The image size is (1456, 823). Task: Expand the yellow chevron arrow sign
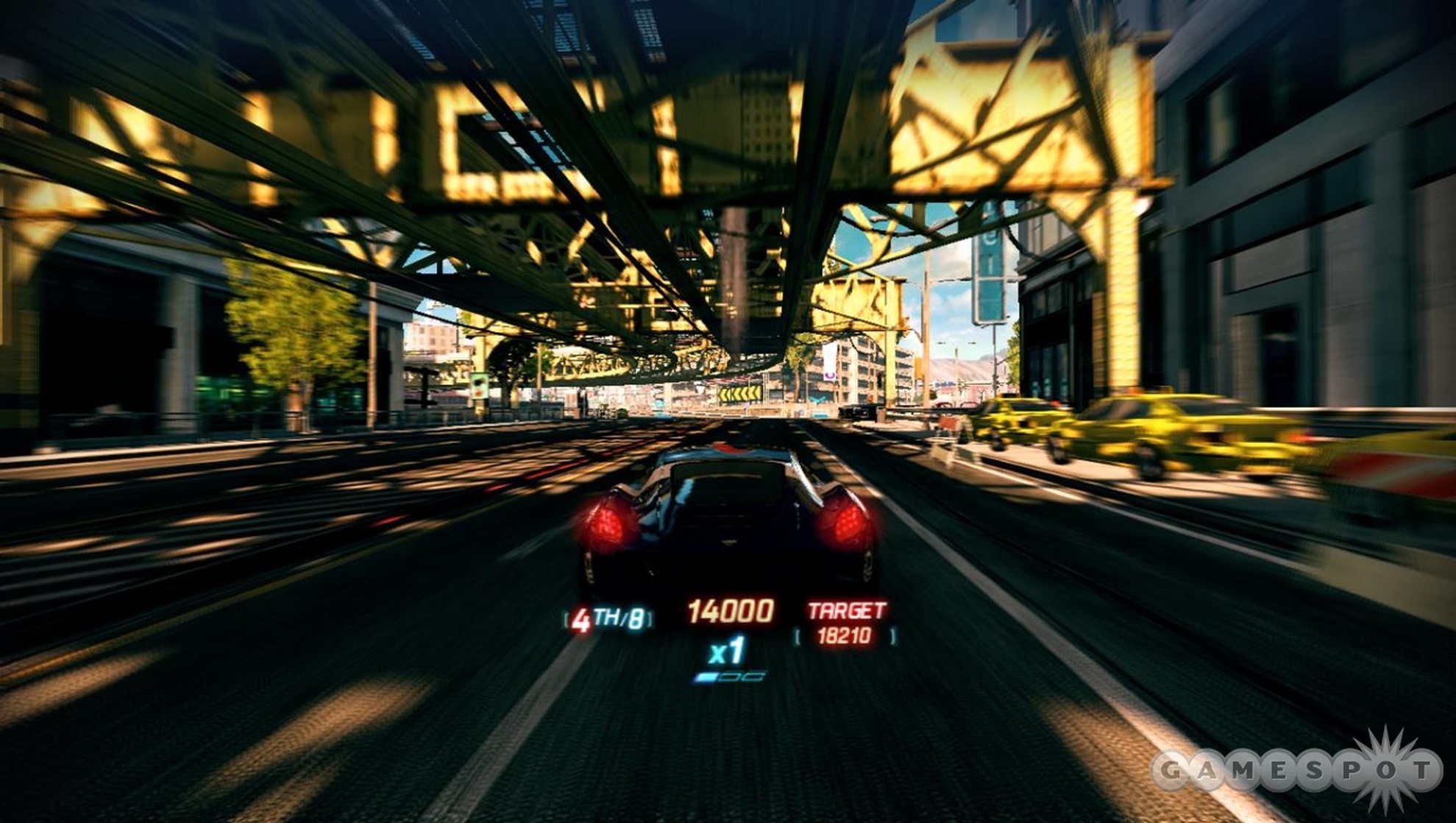[740, 394]
